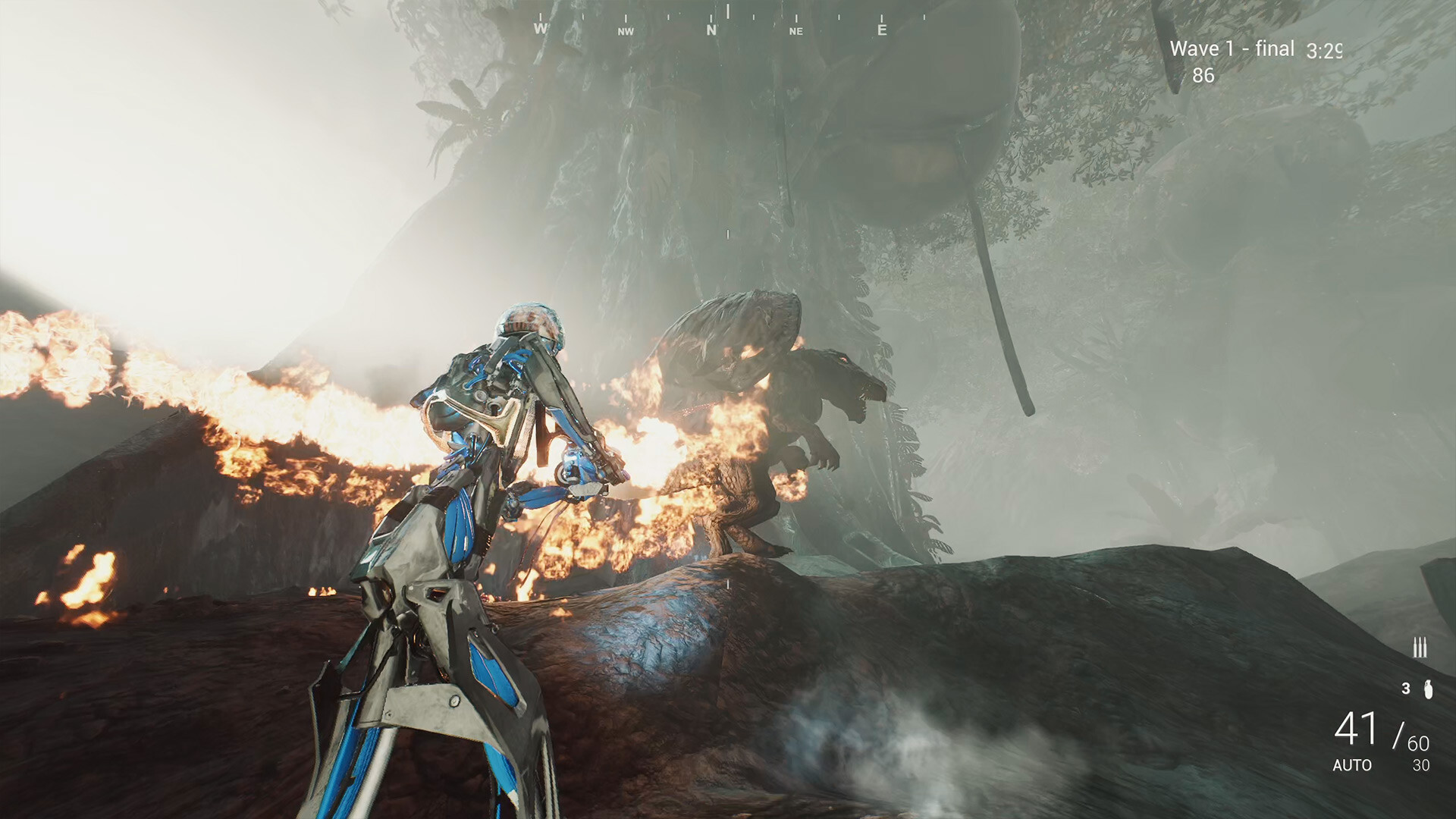1456x819 pixels.
Task: Click the W marker on the compass
Action: coord(540,30)
